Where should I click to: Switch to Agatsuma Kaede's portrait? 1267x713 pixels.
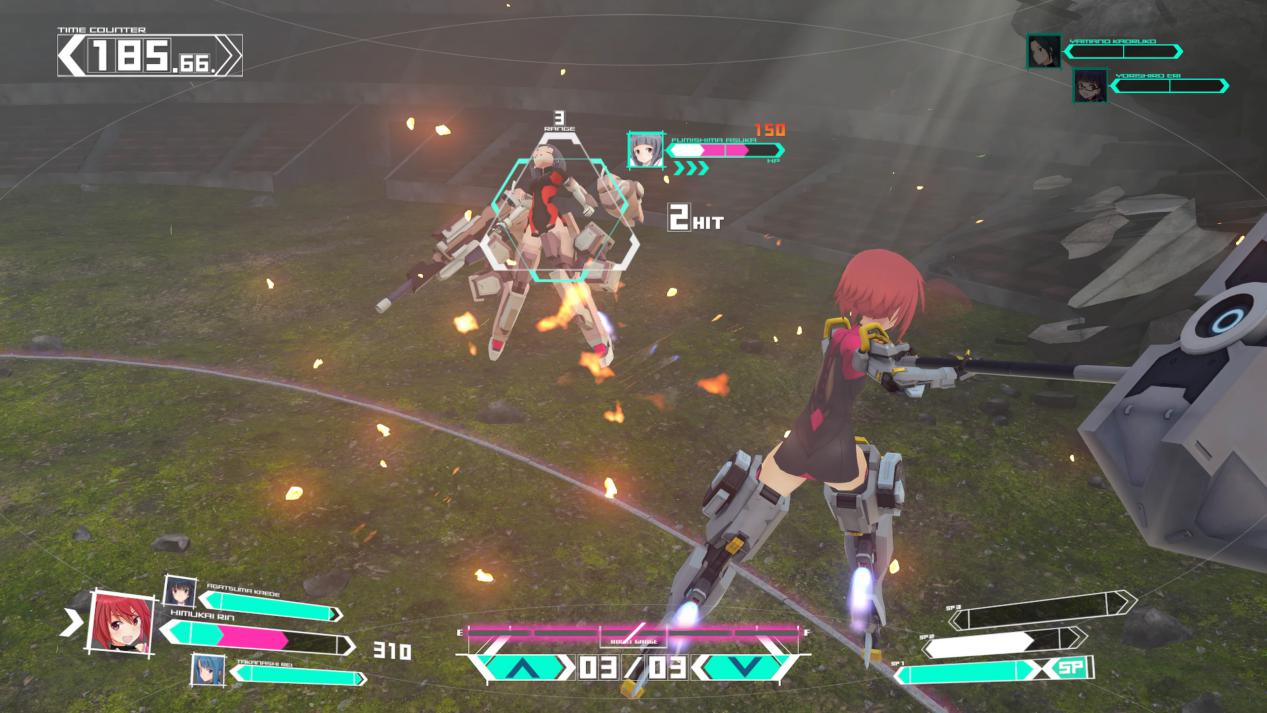pyautogui.click(x=180, y=591)
